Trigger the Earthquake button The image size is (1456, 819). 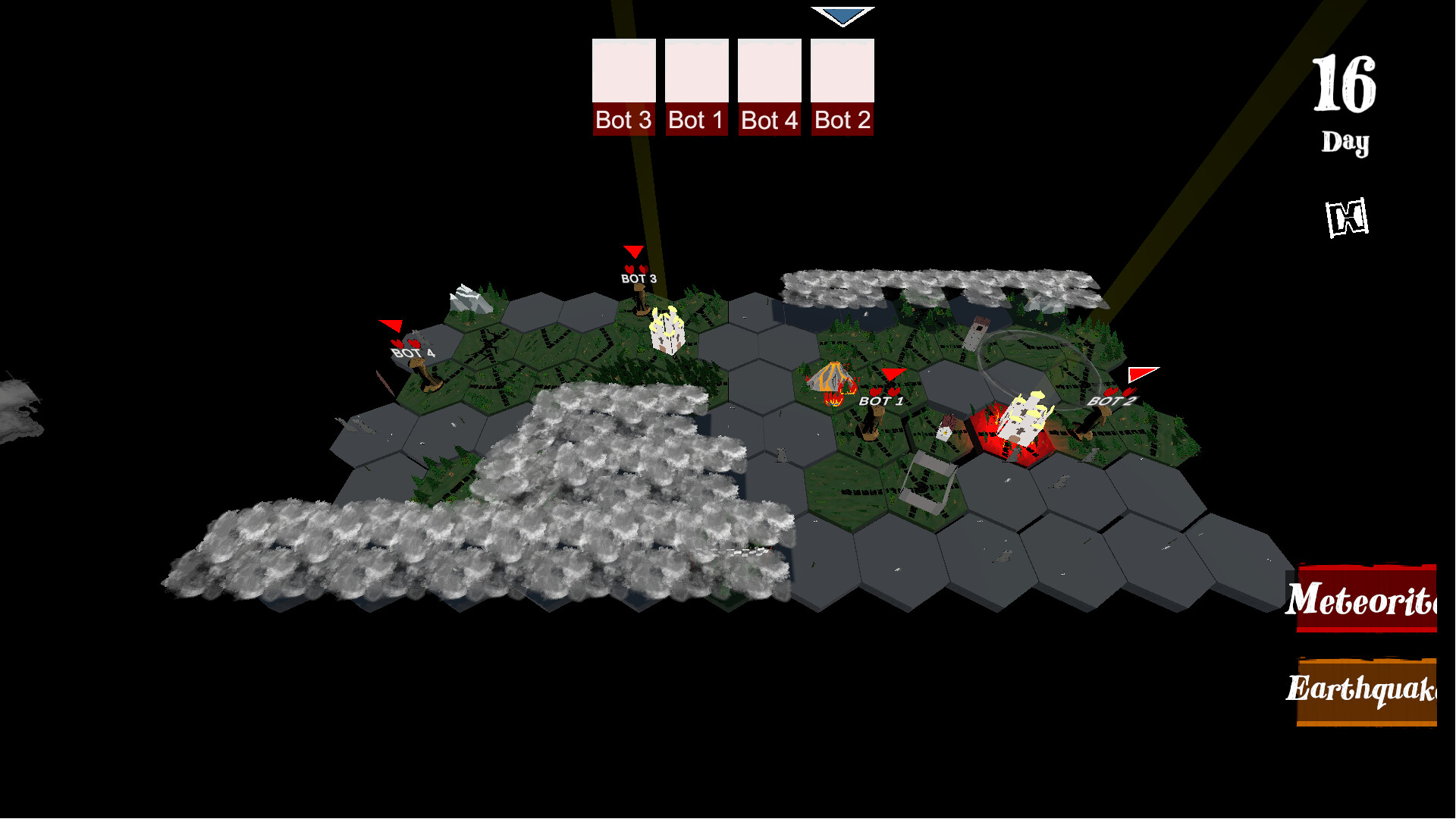click(x=1373, y=691)
